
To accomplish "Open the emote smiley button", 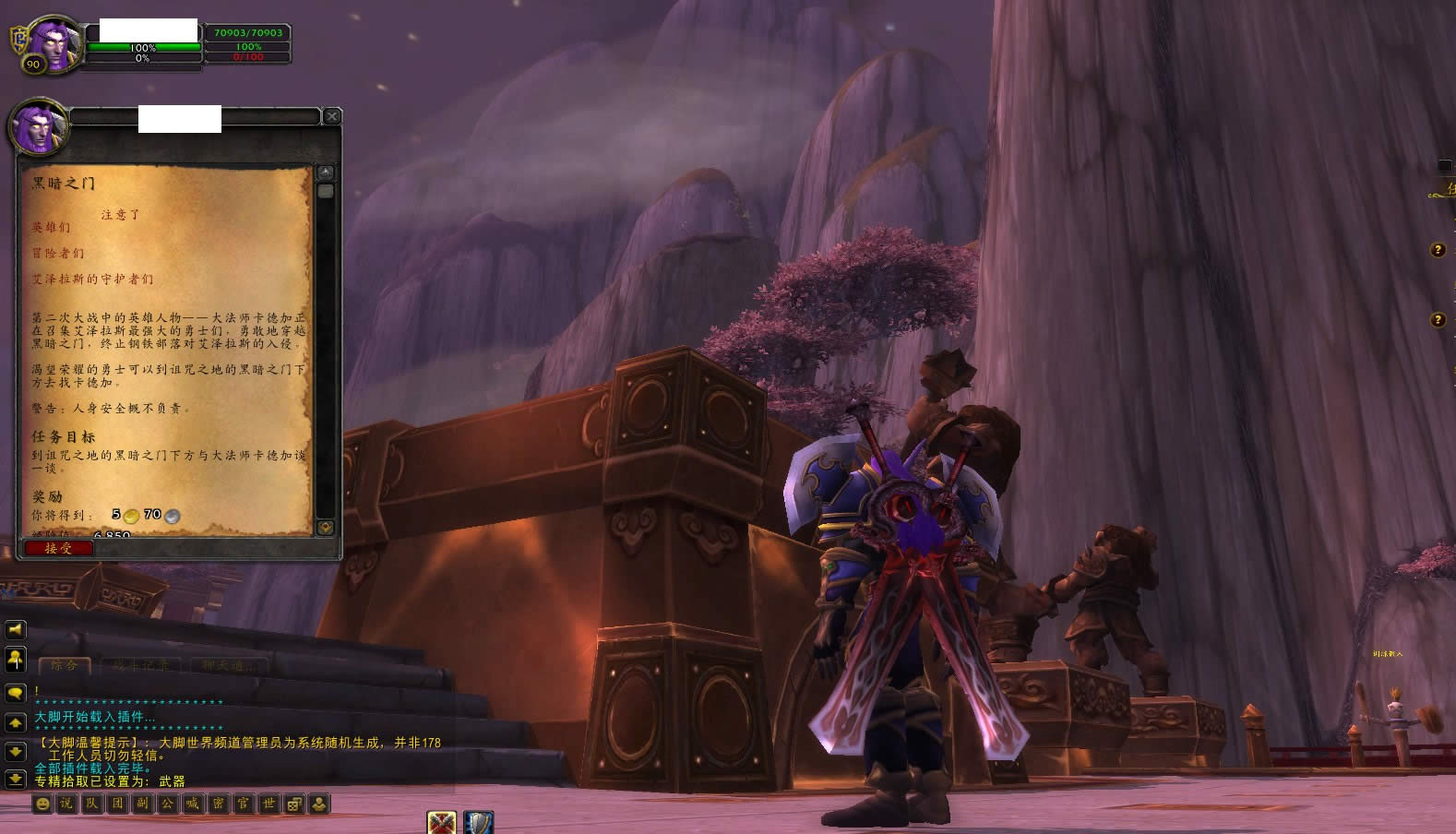I will (42, 804).
